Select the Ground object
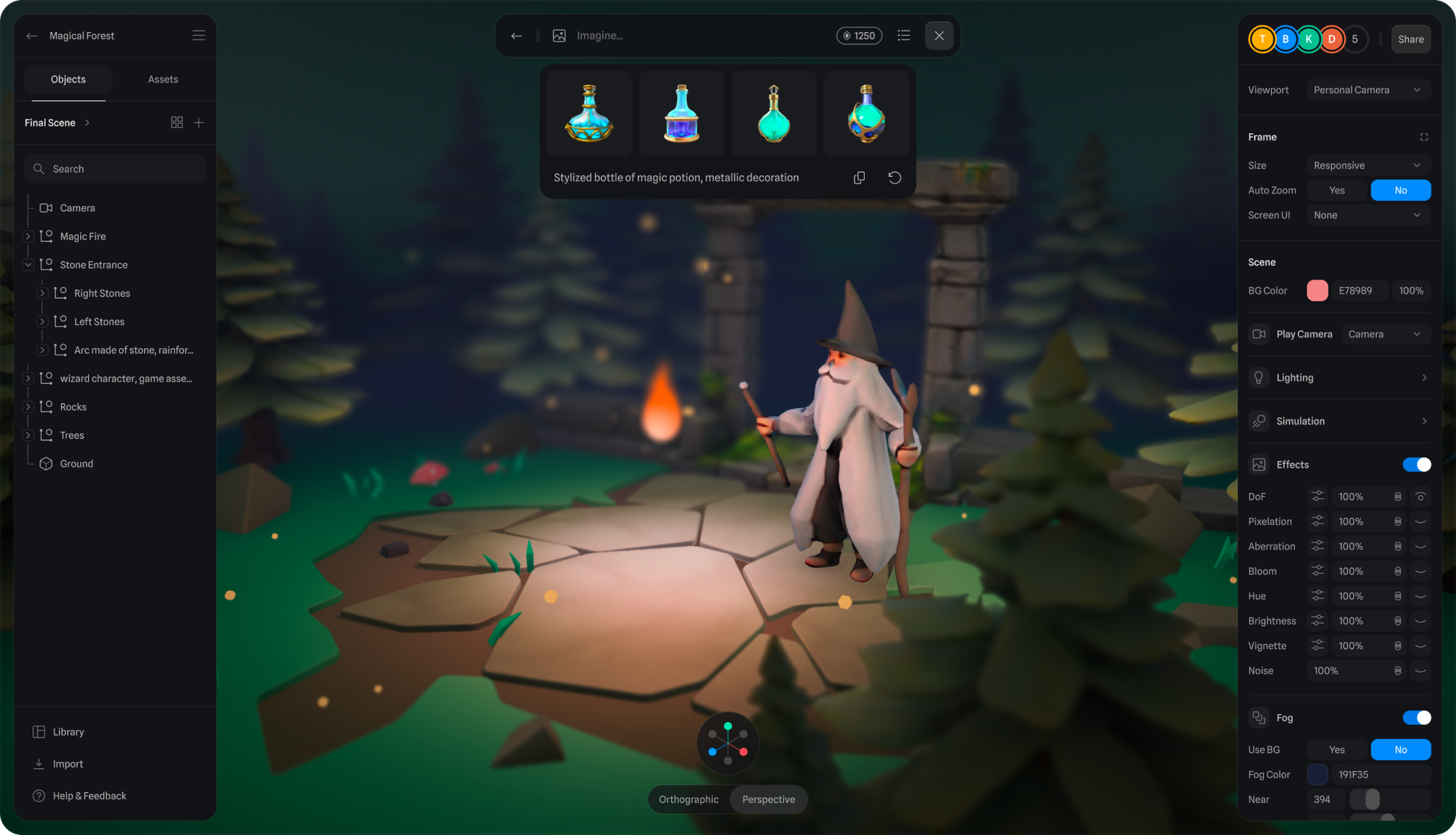1456x835 pixels. pos(76,464)
